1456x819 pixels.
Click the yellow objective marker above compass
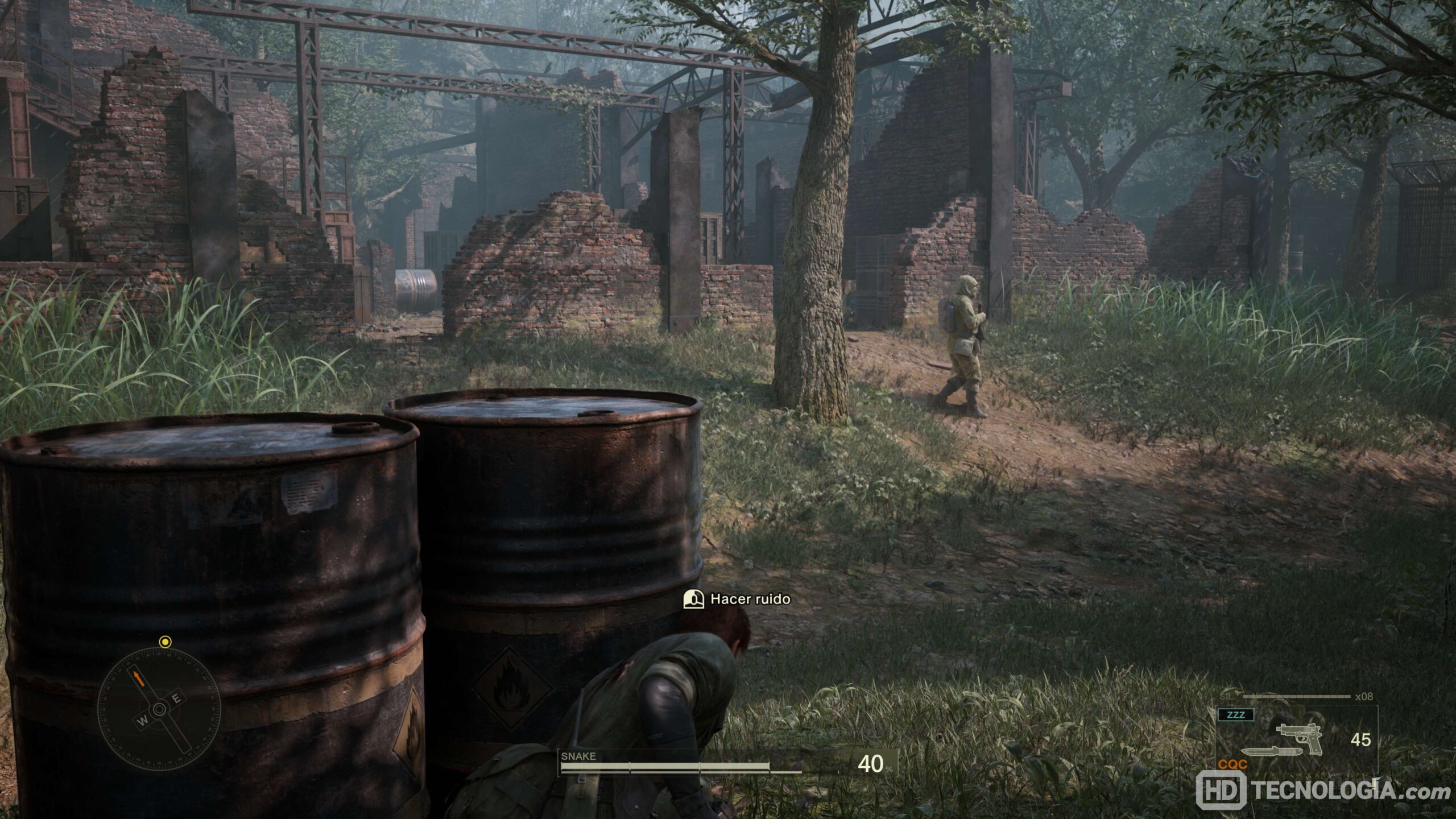tap(165, 642)
